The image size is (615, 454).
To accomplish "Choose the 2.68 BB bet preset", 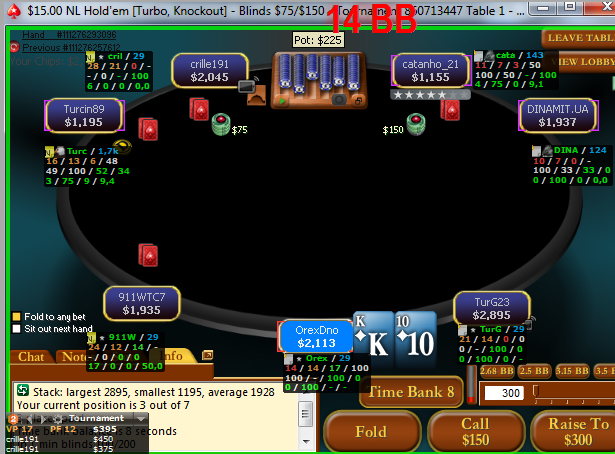I will [x=496, y=371].
